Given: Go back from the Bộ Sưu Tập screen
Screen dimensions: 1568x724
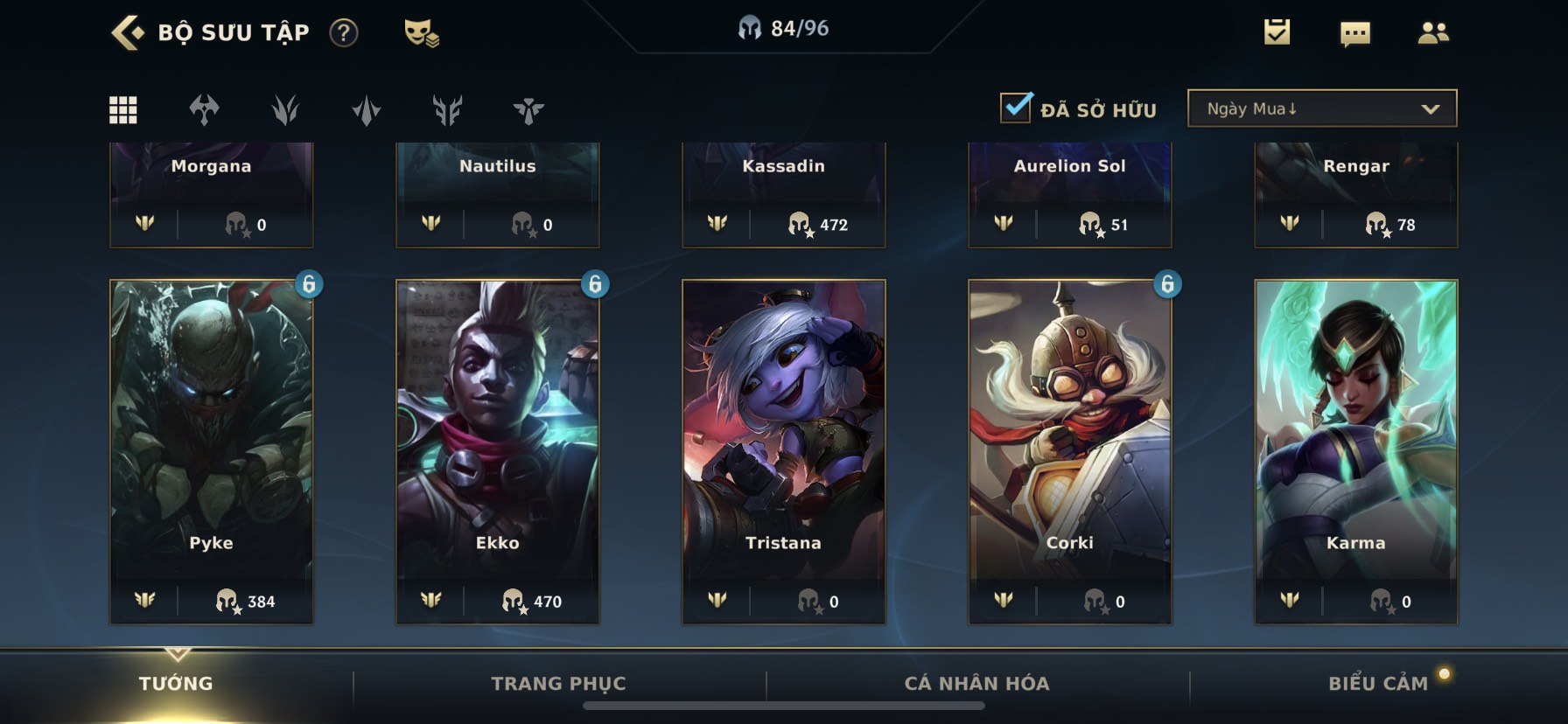Looking at the screenshot, I should click(x=128, y=33).
